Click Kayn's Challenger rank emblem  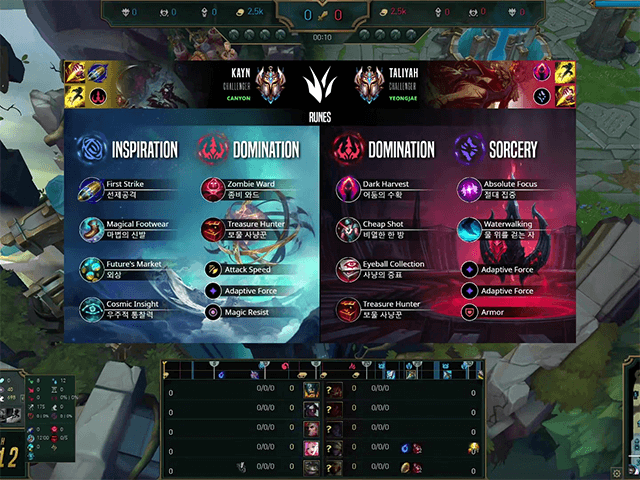[x=267, y=84]
